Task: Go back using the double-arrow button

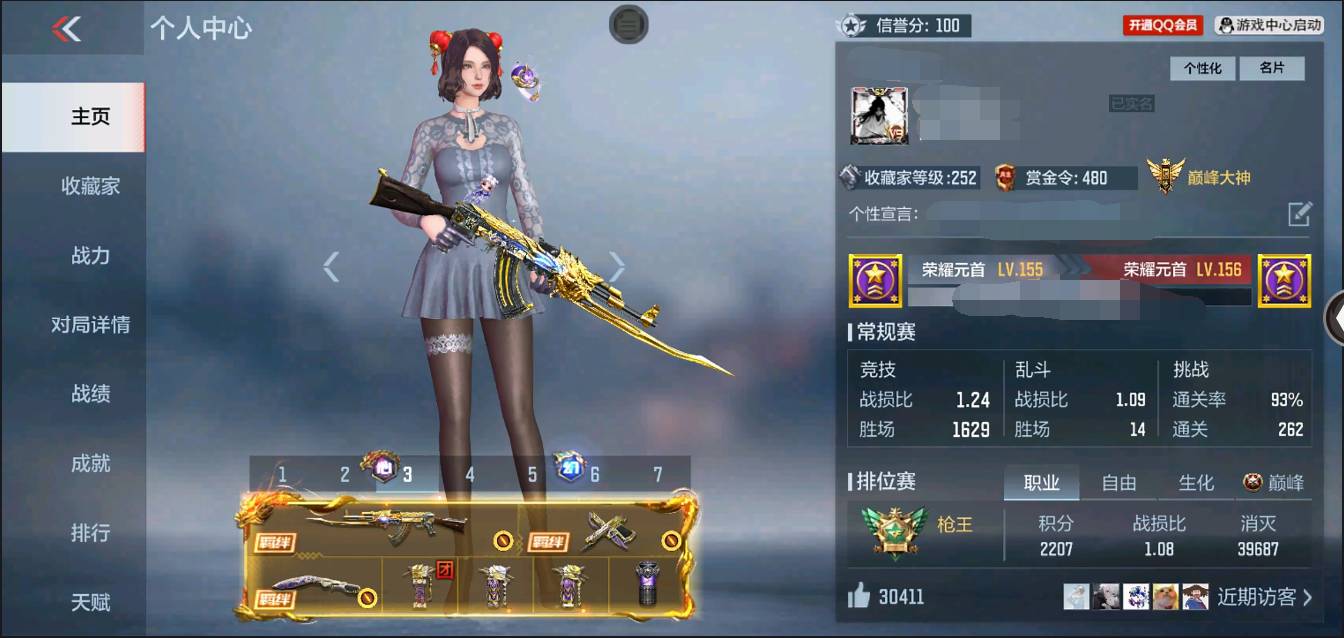Action: pyautogui.click(x=66, y=29)
